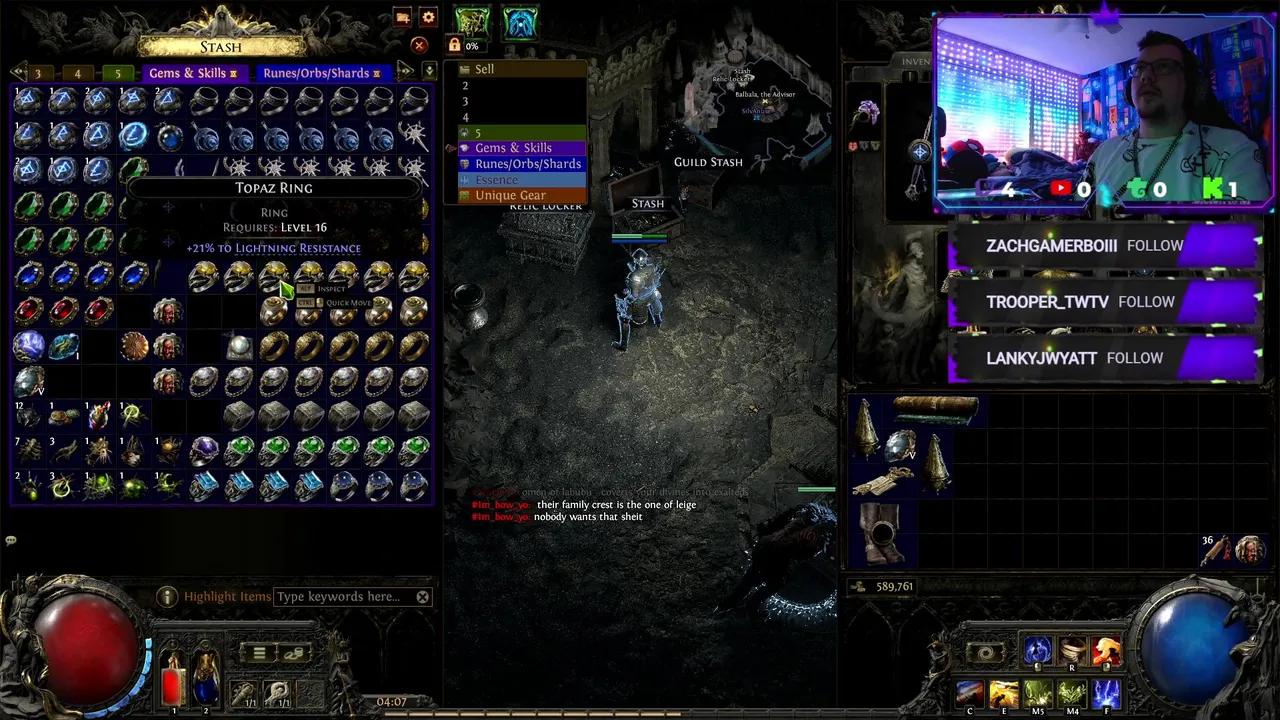Choose Inspect from the item context menu
Image resolution: width=1280 pixels, height=720 pixels.
pos(329,288)
